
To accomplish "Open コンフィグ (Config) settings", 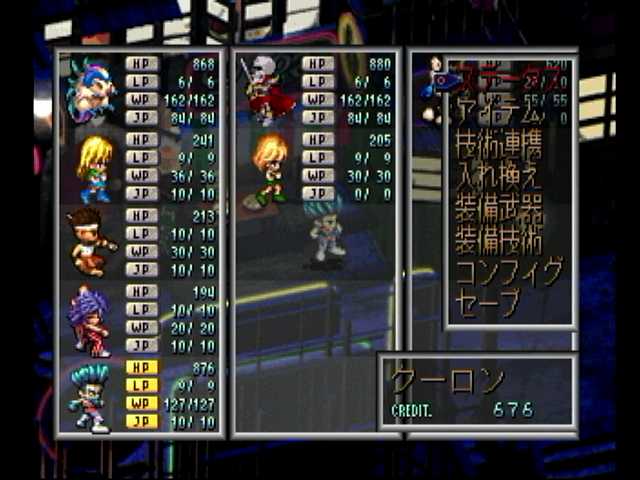I will (508, 271).
